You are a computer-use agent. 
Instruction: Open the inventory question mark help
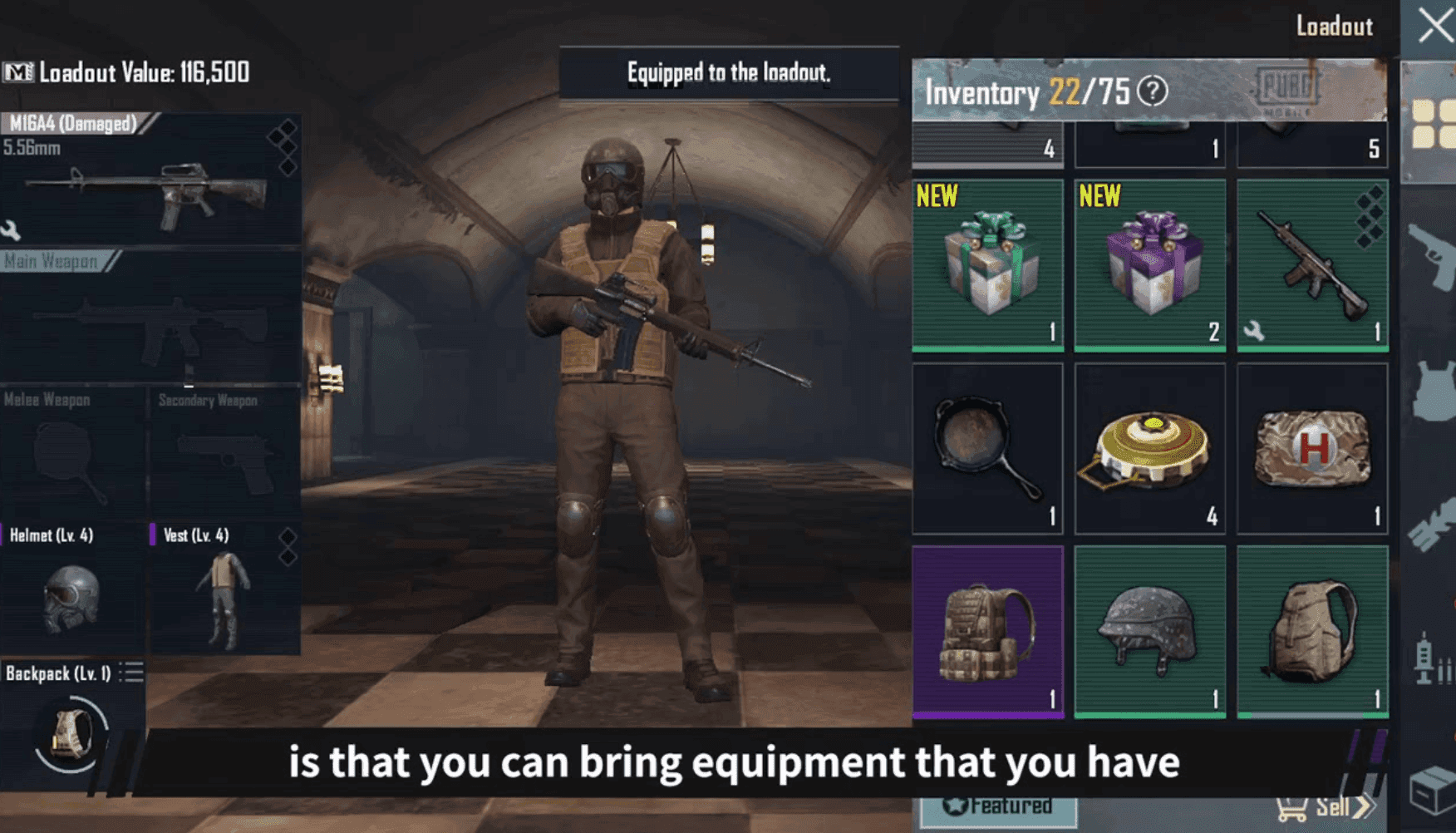coord(1152,93)
